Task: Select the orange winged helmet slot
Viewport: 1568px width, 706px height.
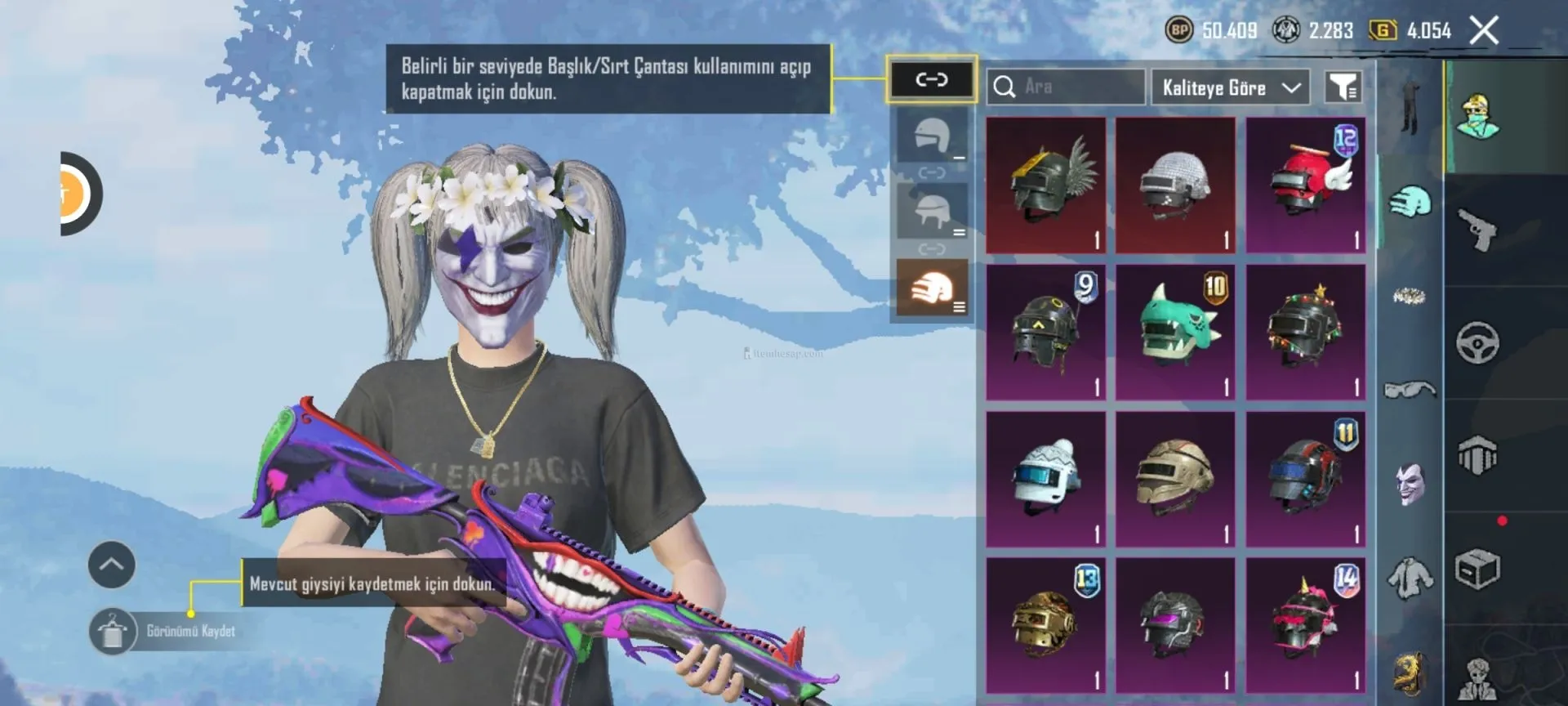Action: (932, 288)
